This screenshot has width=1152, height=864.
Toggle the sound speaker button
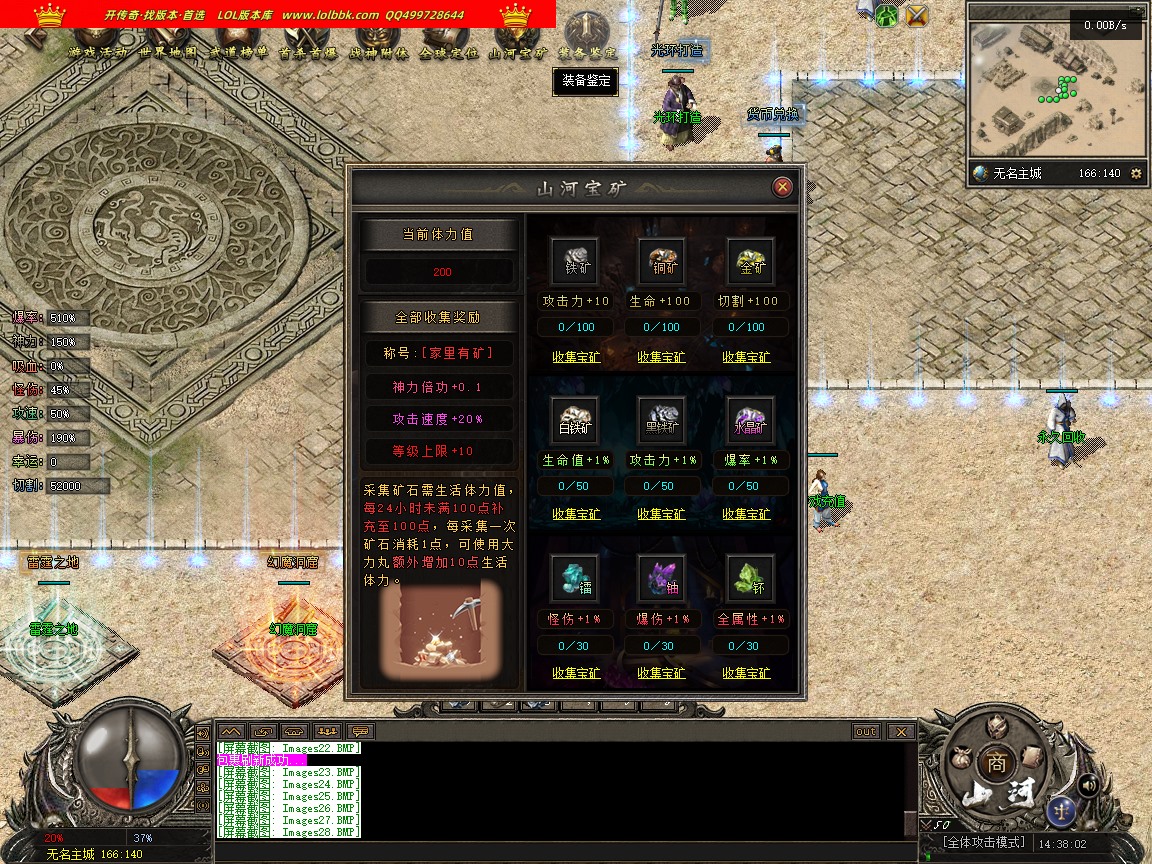[1088, 785]
